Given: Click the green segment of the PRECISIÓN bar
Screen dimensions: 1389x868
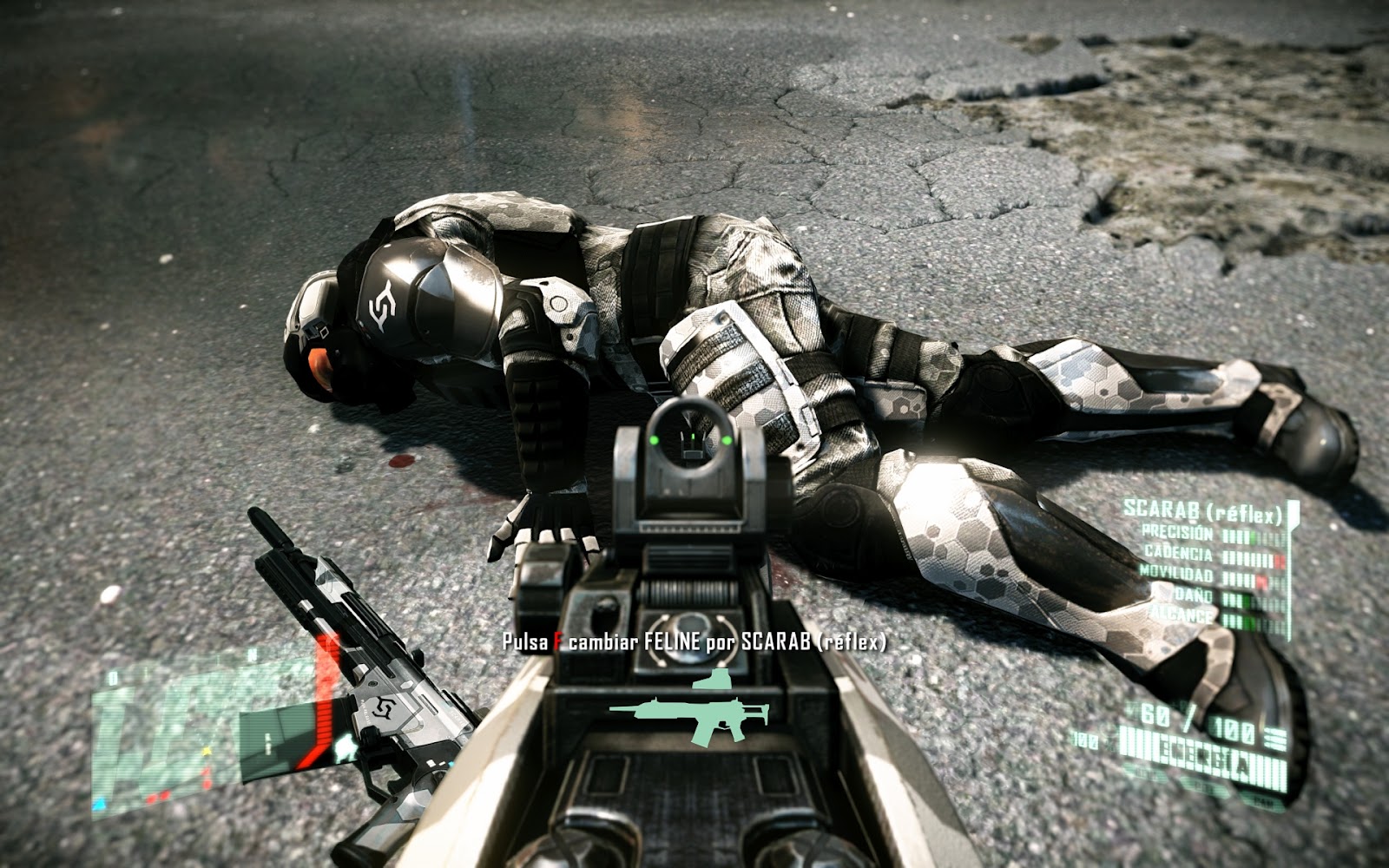Looking at the screenshot, I should pyautogui.click(x=1252, y=536).
